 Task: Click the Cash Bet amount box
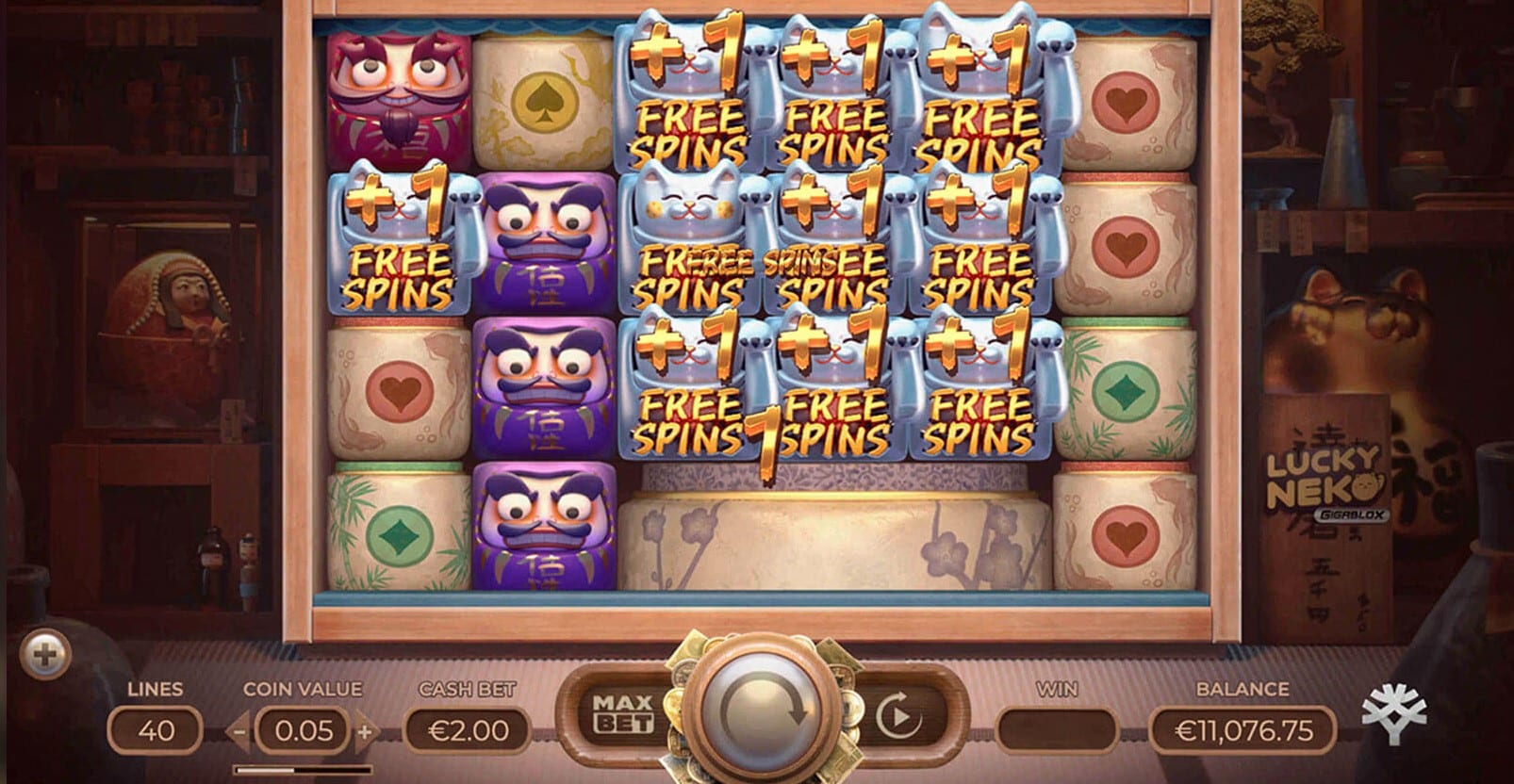point(468,730)
